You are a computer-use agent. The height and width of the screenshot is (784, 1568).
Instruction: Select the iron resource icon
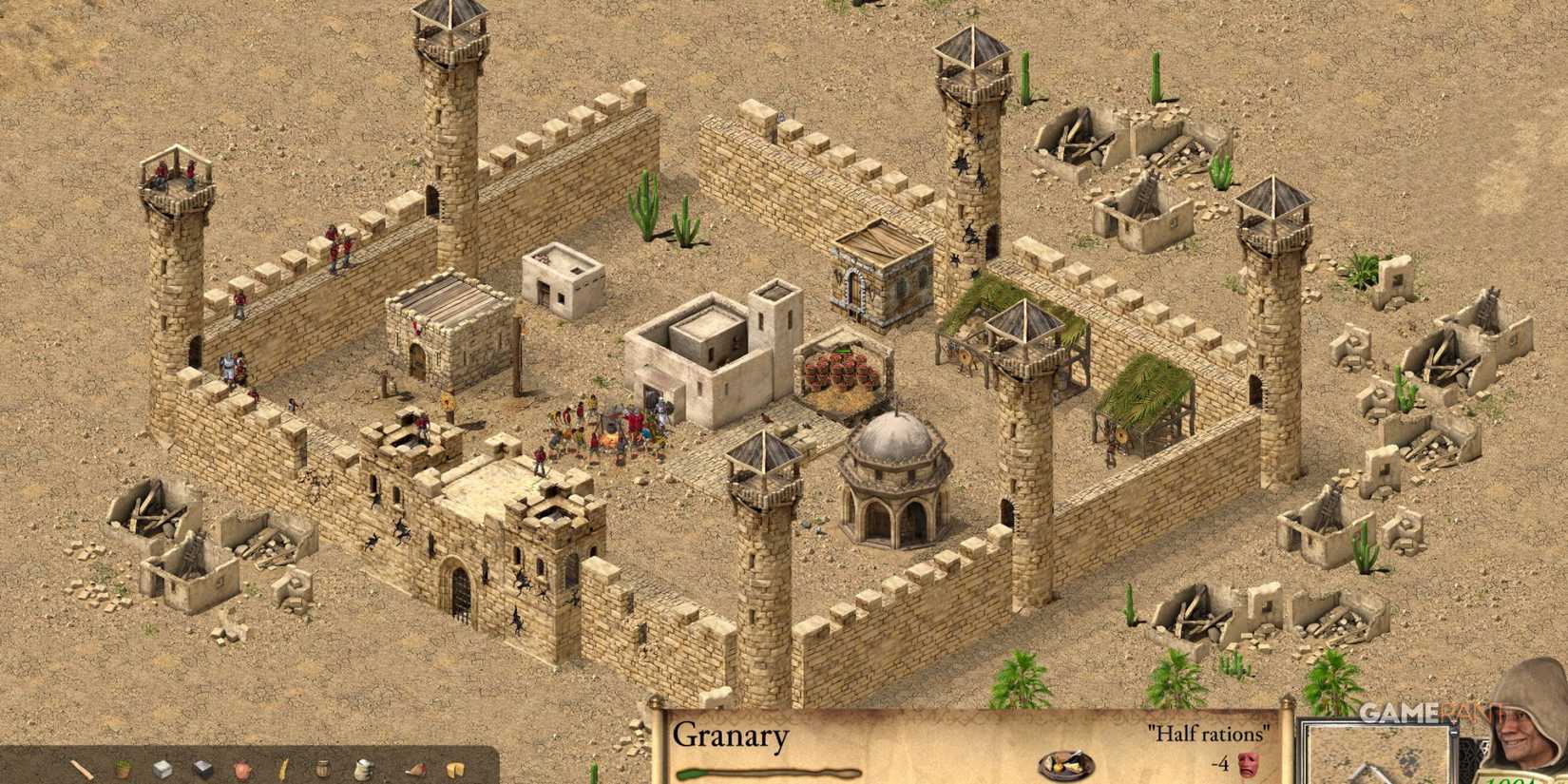click(x=201, y=767)
